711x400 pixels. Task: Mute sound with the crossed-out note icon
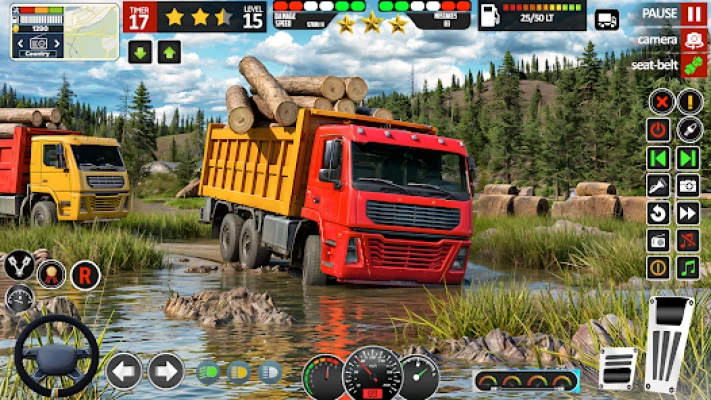(x=688, y=240)
